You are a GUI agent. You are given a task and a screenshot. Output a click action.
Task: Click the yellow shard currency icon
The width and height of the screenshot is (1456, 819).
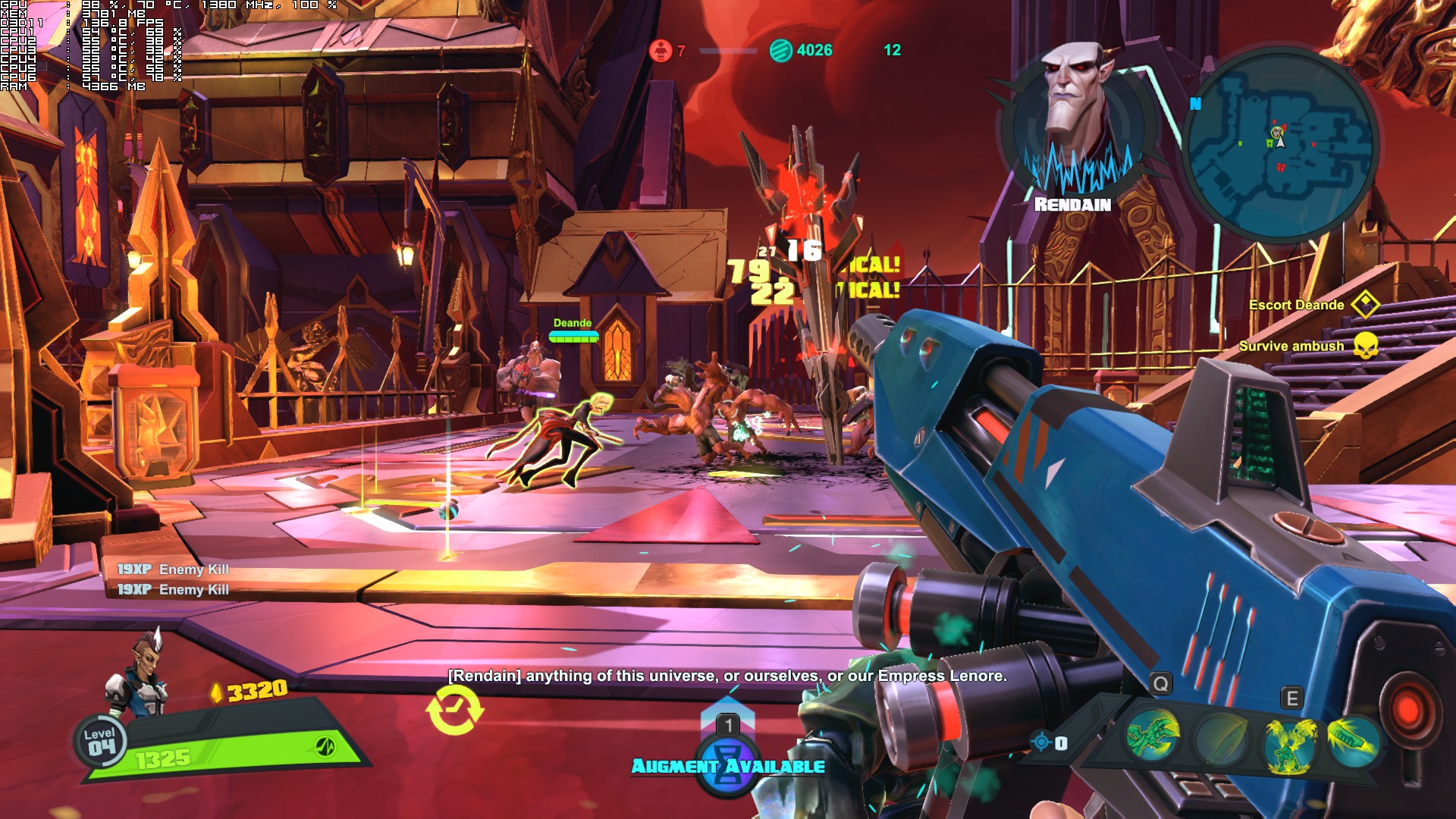click(x=216, y=692)
